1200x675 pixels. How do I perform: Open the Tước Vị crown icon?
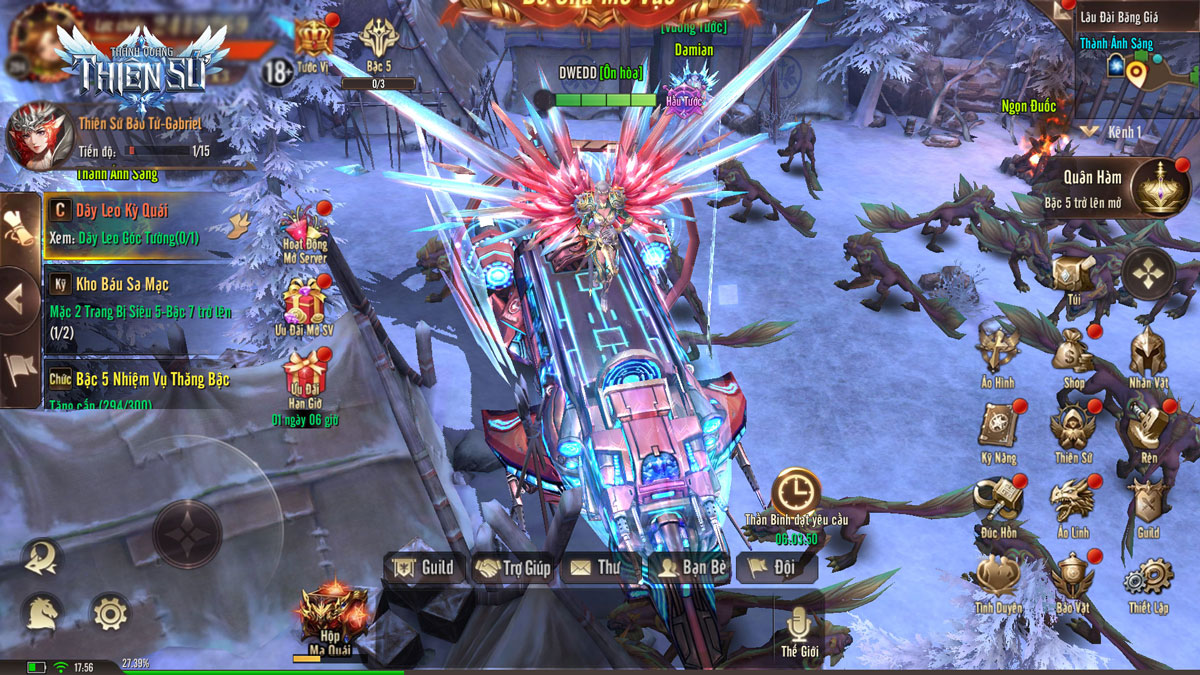(313, 42)
